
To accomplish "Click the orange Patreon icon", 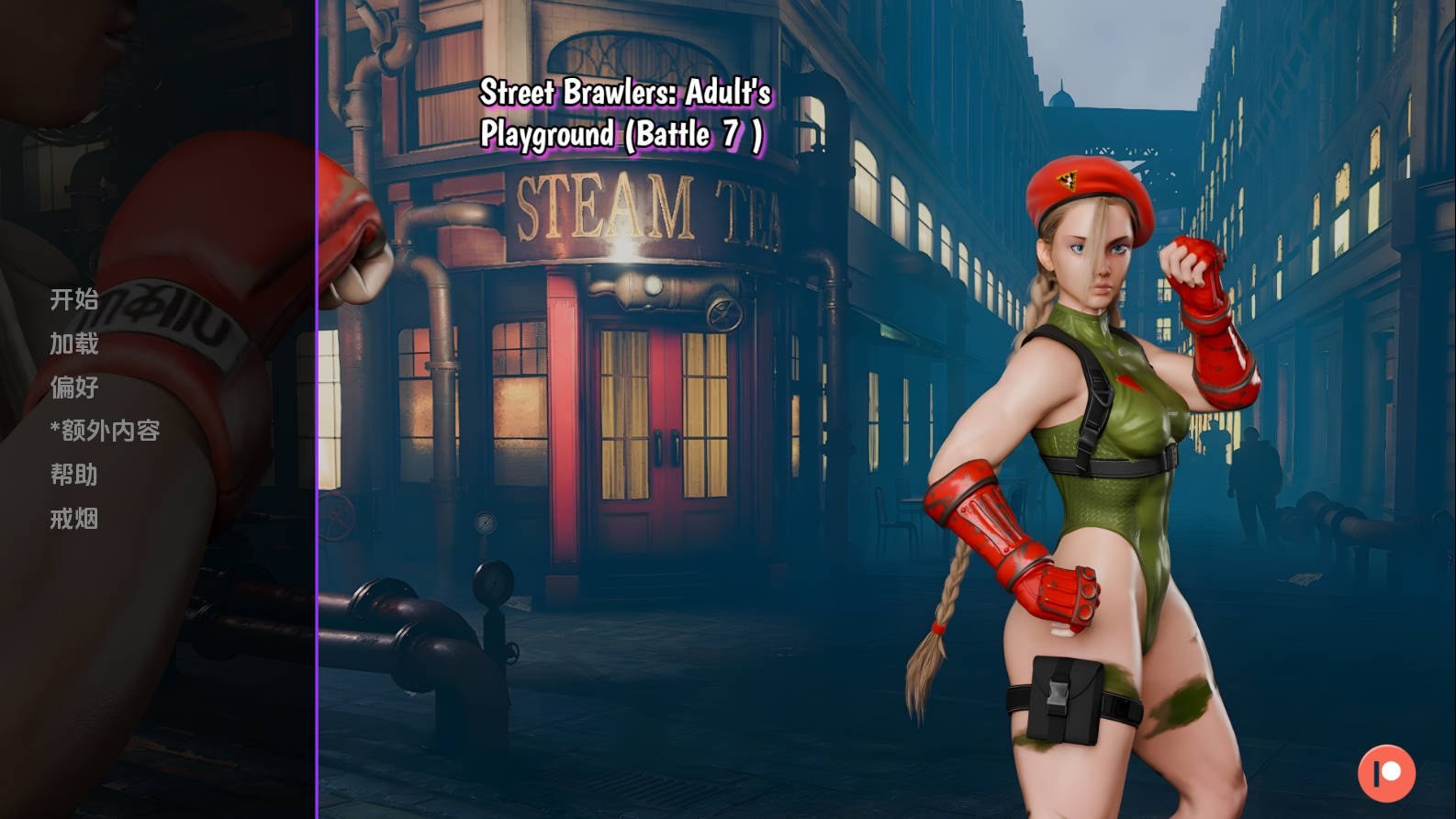I will pyautogui.click(x=1386, y=773).
